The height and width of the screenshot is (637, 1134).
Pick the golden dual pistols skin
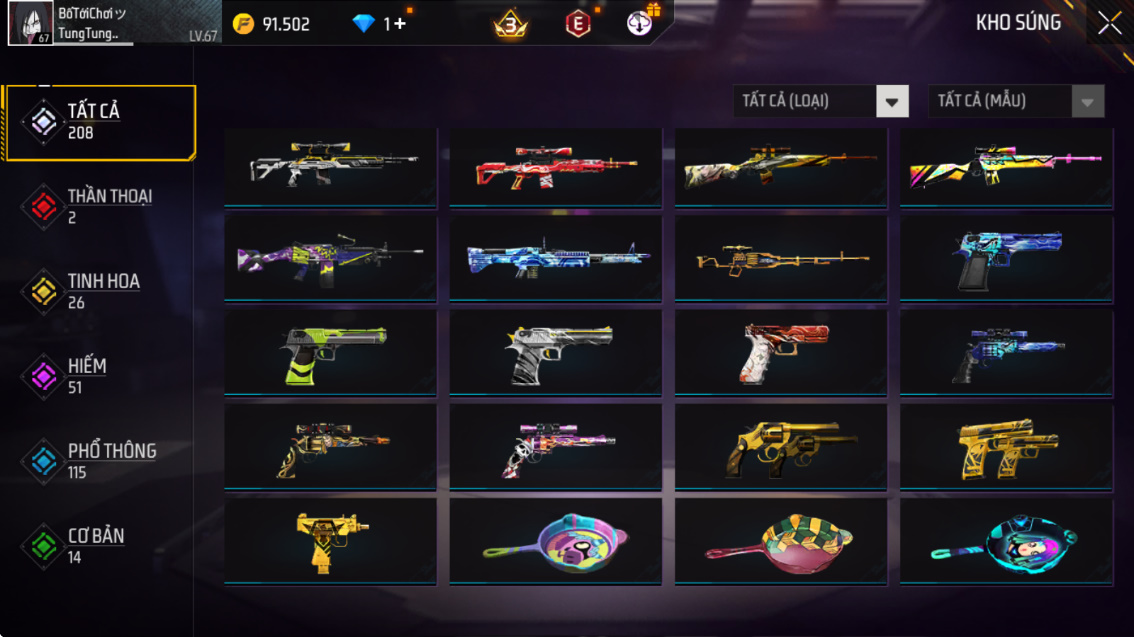pyautogui.click(x=1006, y=447)
